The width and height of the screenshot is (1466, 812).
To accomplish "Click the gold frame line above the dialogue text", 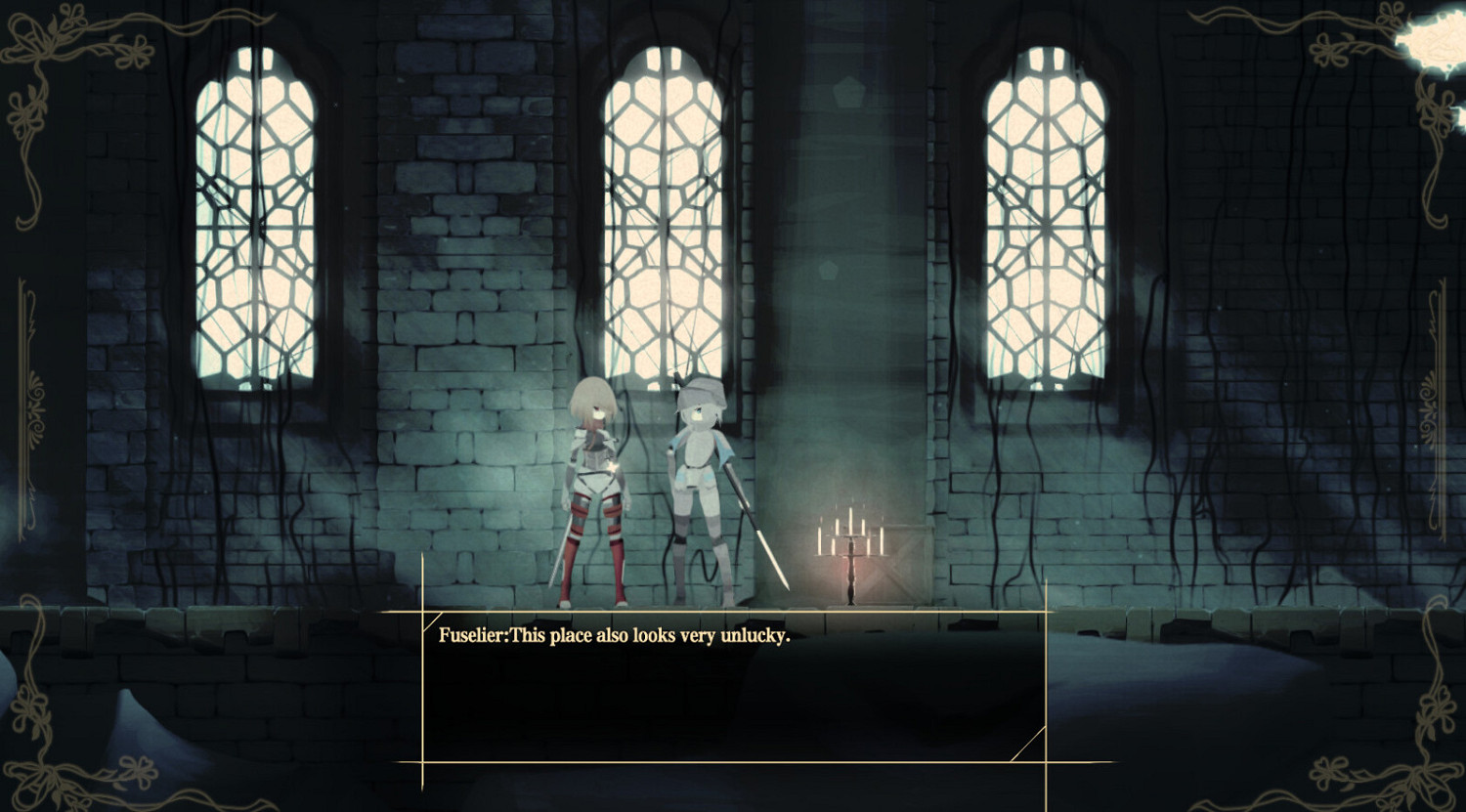I will [733, 611].
